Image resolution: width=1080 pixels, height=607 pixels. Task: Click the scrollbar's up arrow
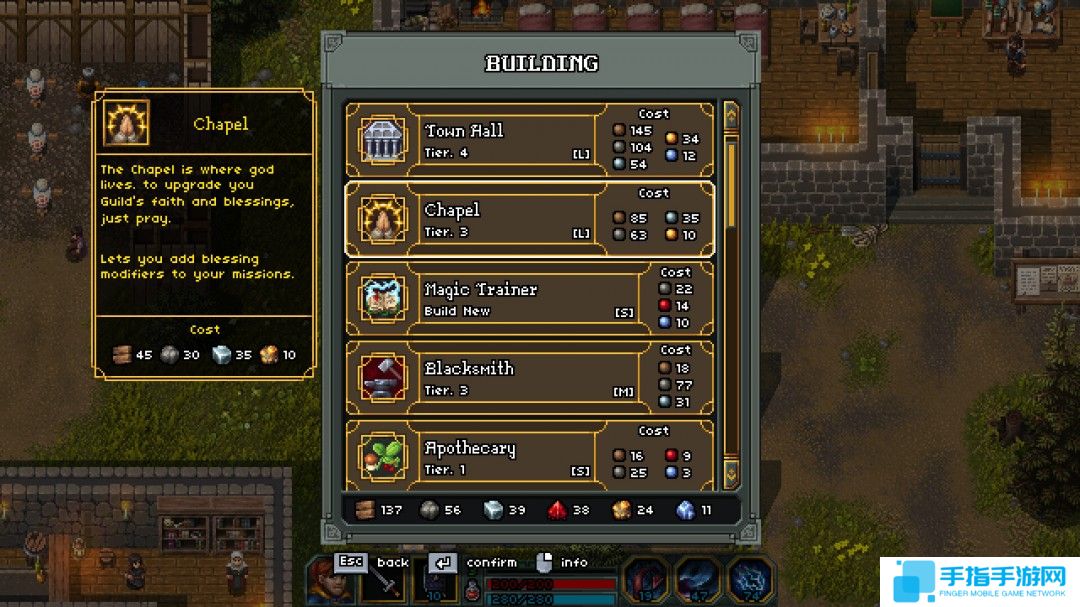click(x=730, y=115)
